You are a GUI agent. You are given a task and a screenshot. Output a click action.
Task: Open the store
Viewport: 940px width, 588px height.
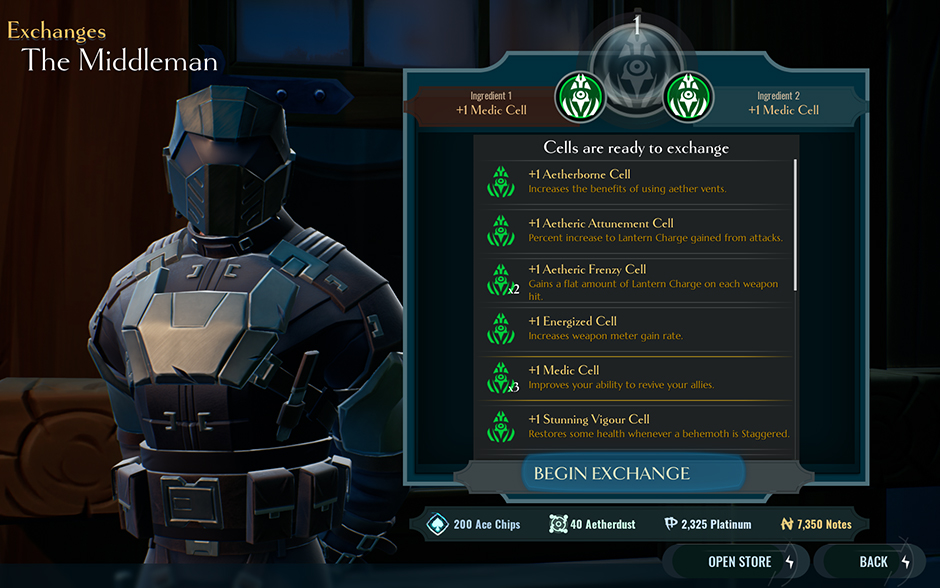740,562
